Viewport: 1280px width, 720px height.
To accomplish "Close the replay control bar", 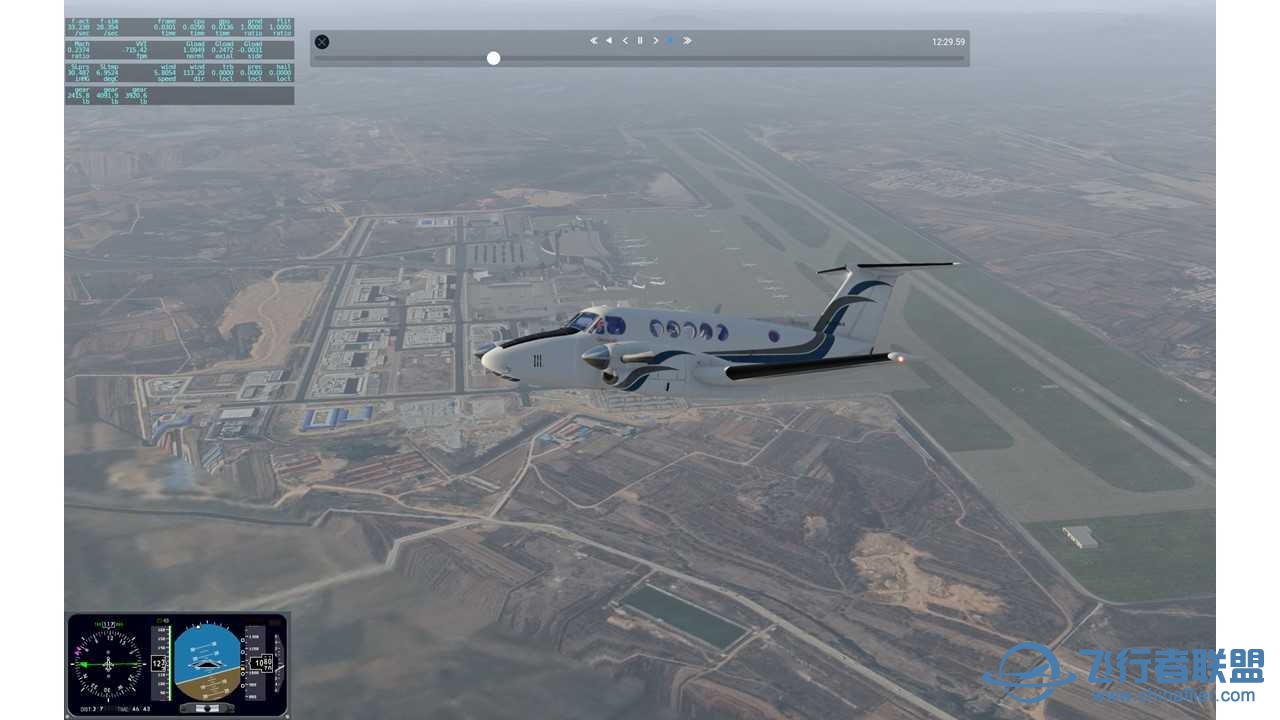I will pyautogui.click(x=322, y=42).
